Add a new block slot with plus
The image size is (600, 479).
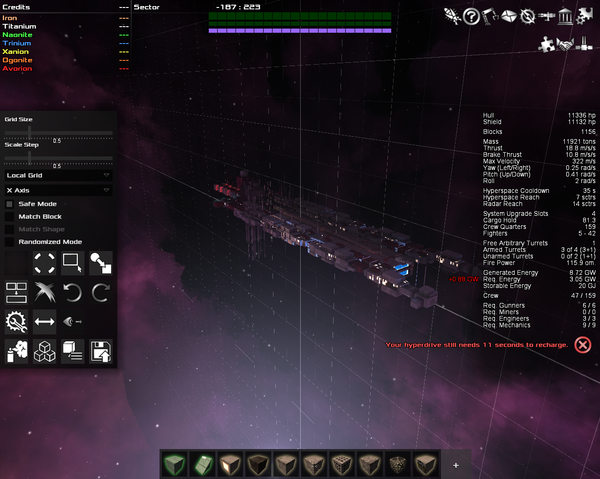click(x=456, y=465)
